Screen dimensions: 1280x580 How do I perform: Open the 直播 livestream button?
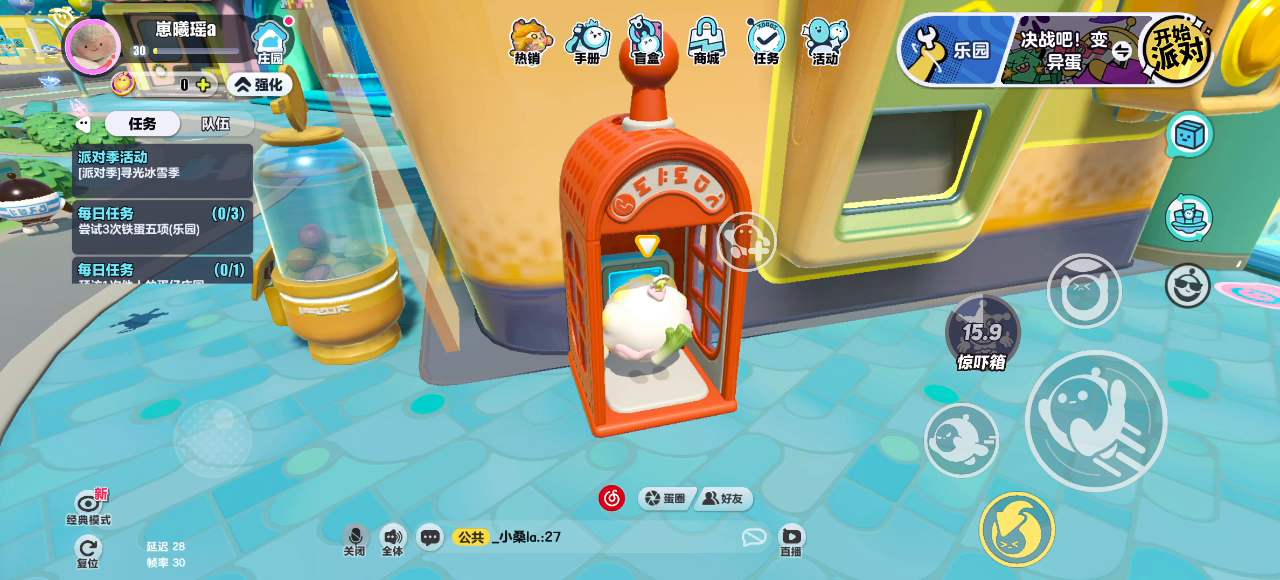point(791,540)
